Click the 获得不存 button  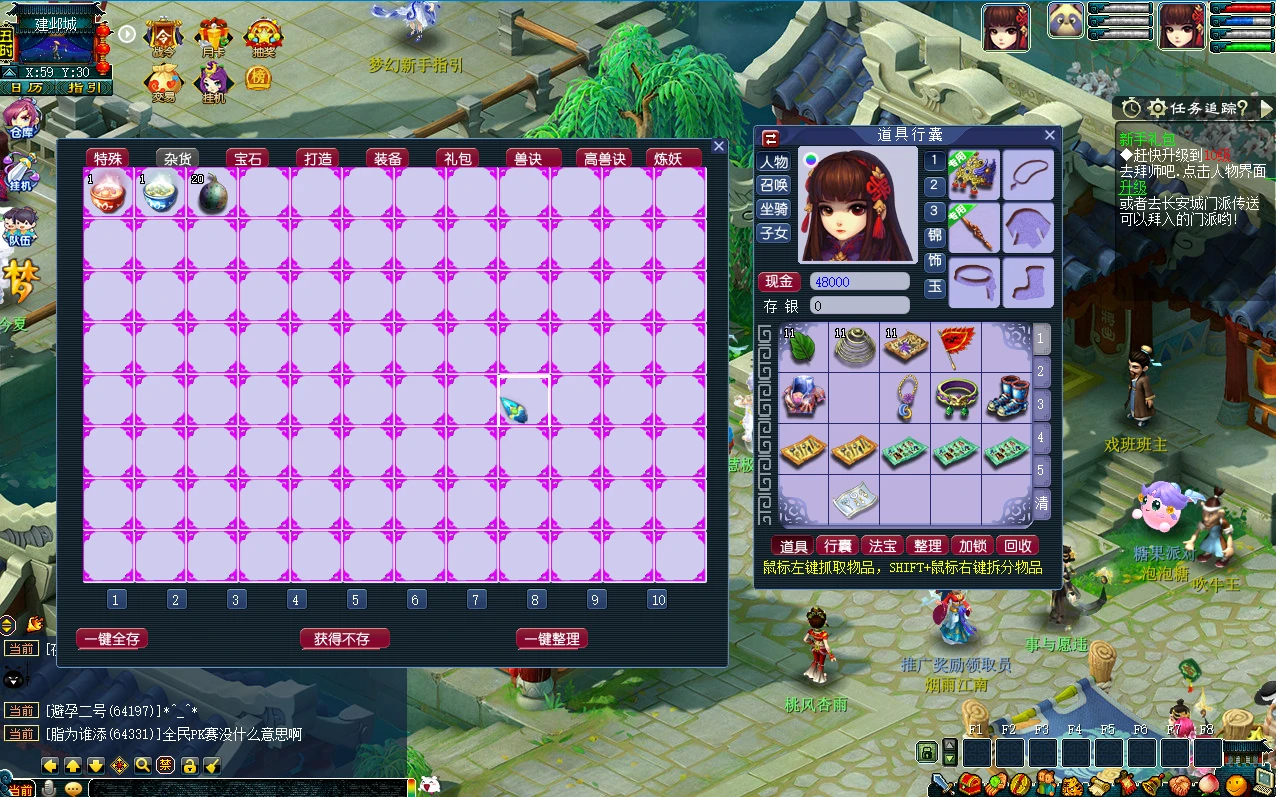tap(342, 639)
